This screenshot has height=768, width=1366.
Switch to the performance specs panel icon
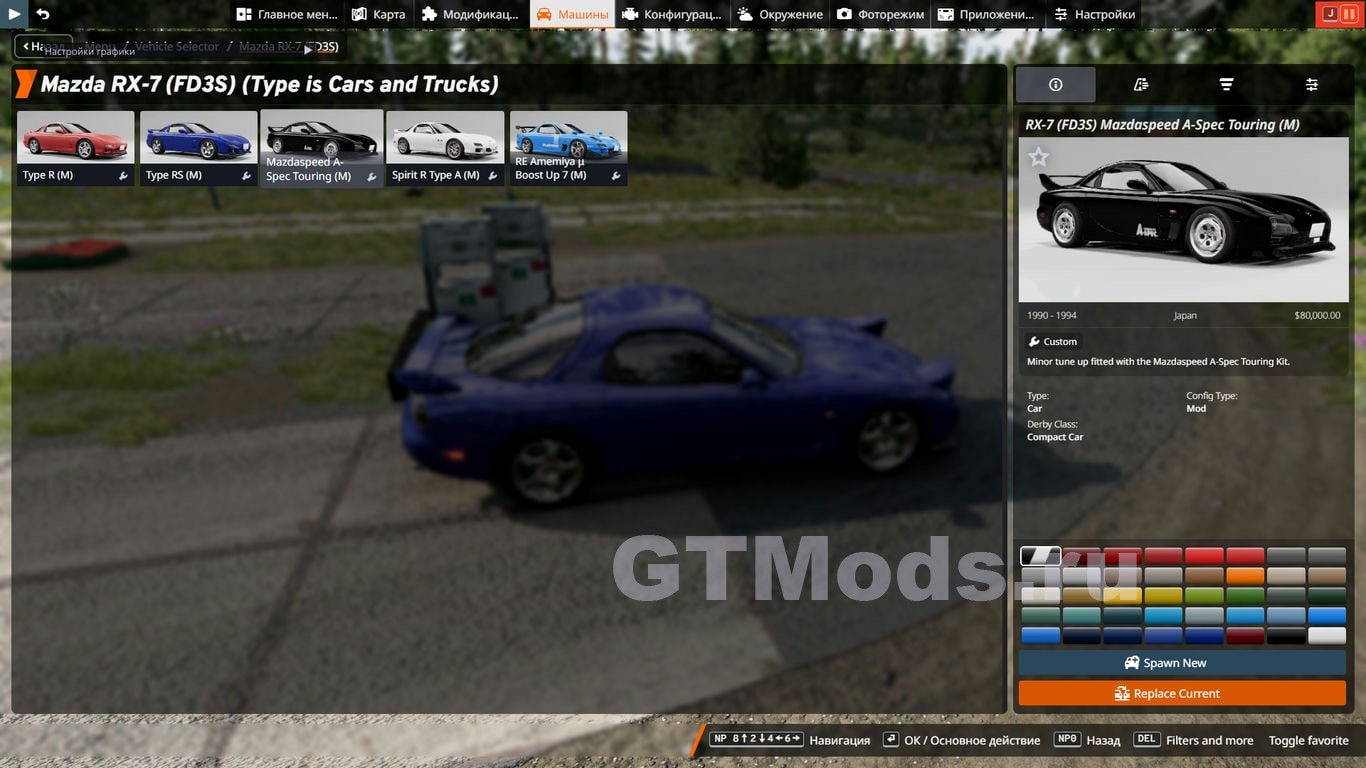click(x=1140, y=84)
